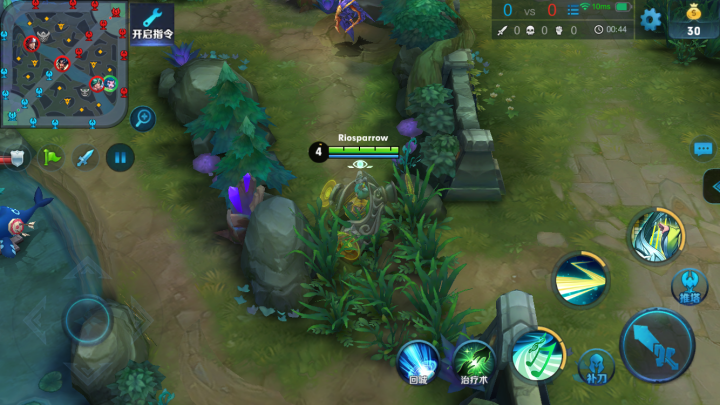Activate the 回城 recall ability
Viewport: 720px width, 405px height.
[x=417, y=360]
